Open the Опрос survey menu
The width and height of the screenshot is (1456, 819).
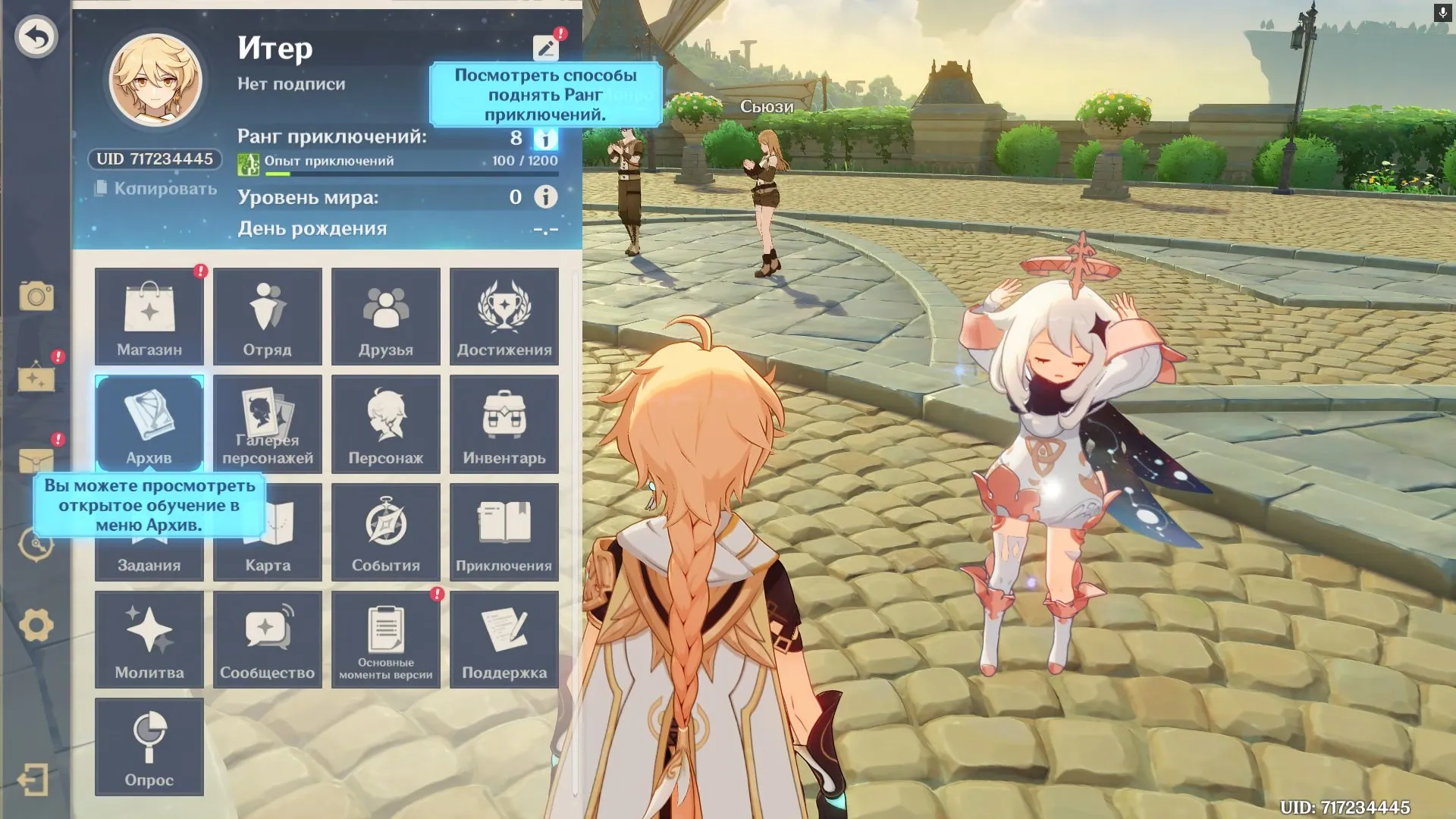click(149, 747)
